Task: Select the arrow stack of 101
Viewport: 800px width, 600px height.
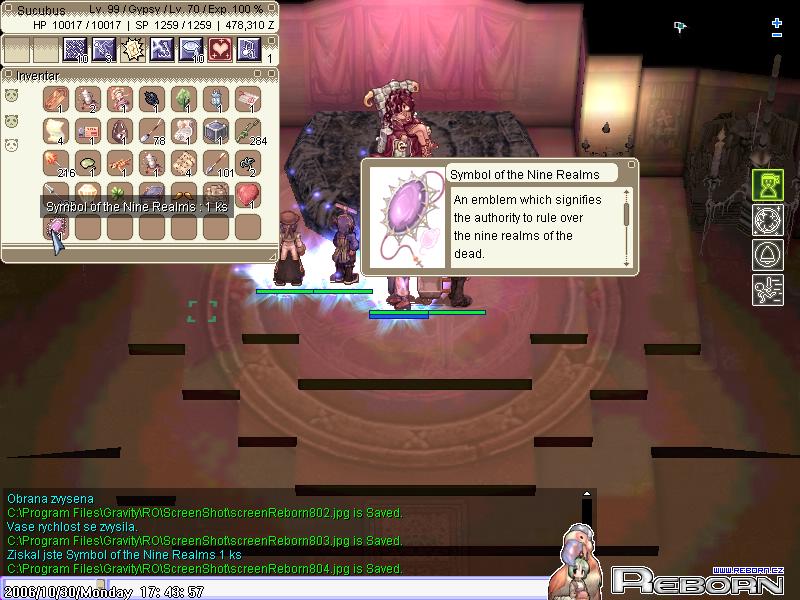Action: click(x=216, y=163)
